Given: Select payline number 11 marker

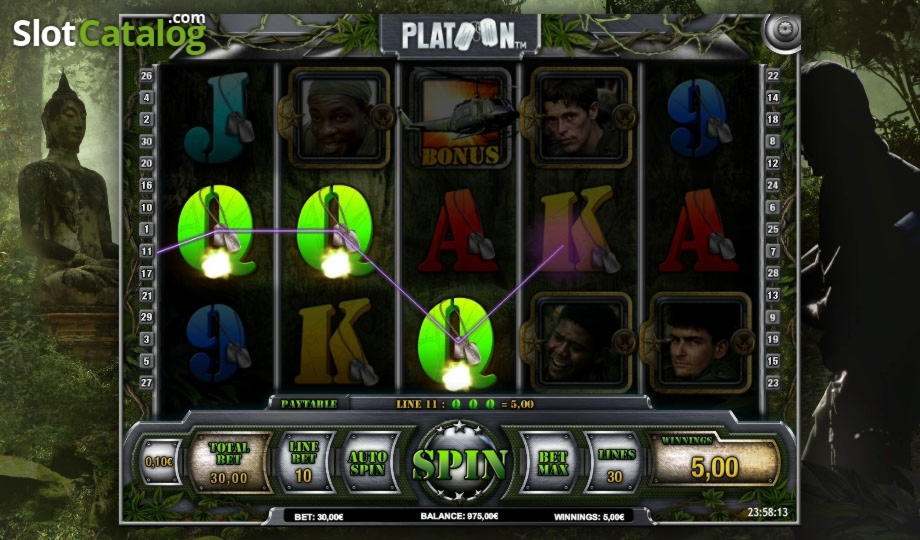Looking at the screenshot, I should 147,251.
